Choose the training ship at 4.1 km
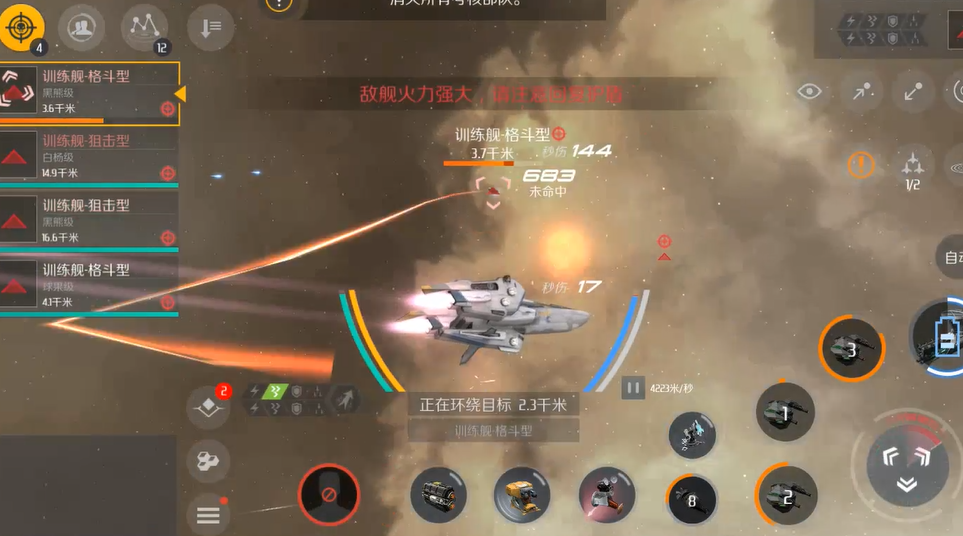This screenshot has height=536, width=963. [90, 285]
